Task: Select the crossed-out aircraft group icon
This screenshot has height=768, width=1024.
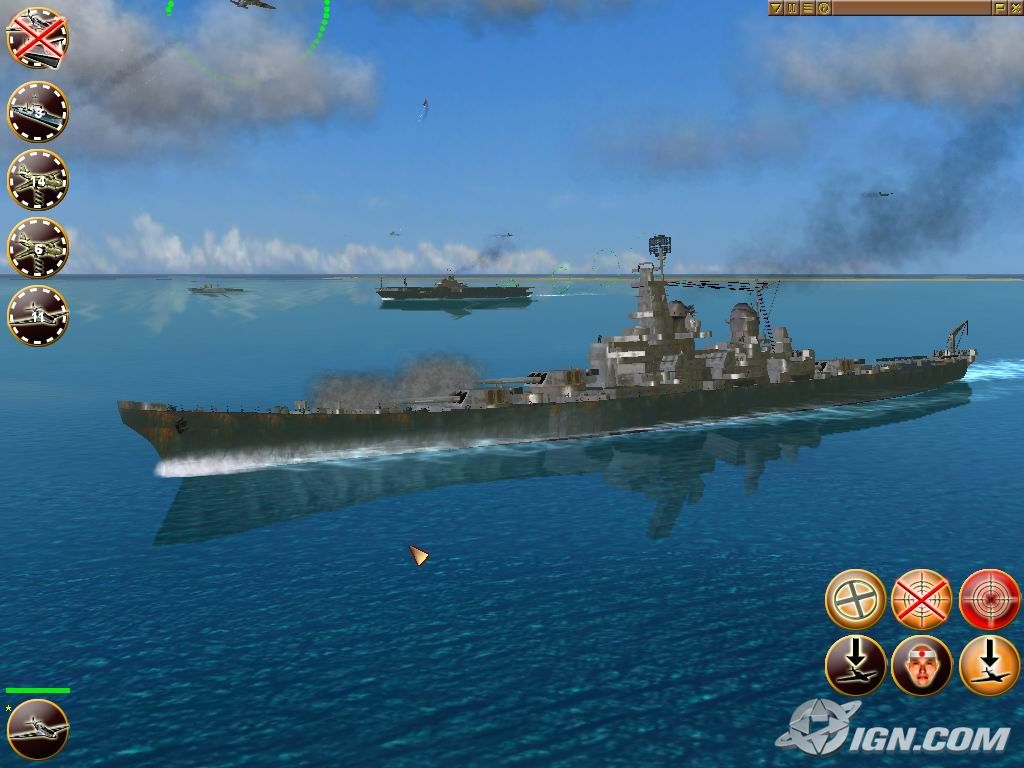Action: [37, 39]
